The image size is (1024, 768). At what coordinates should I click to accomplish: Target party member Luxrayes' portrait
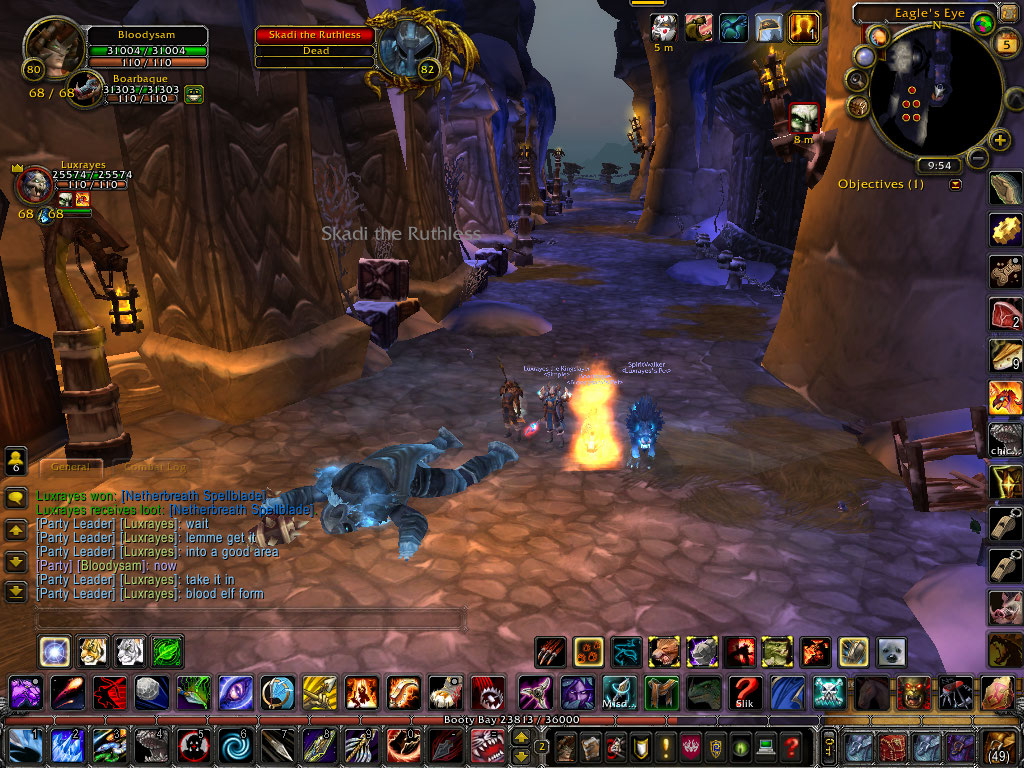[x=34, y=186]
